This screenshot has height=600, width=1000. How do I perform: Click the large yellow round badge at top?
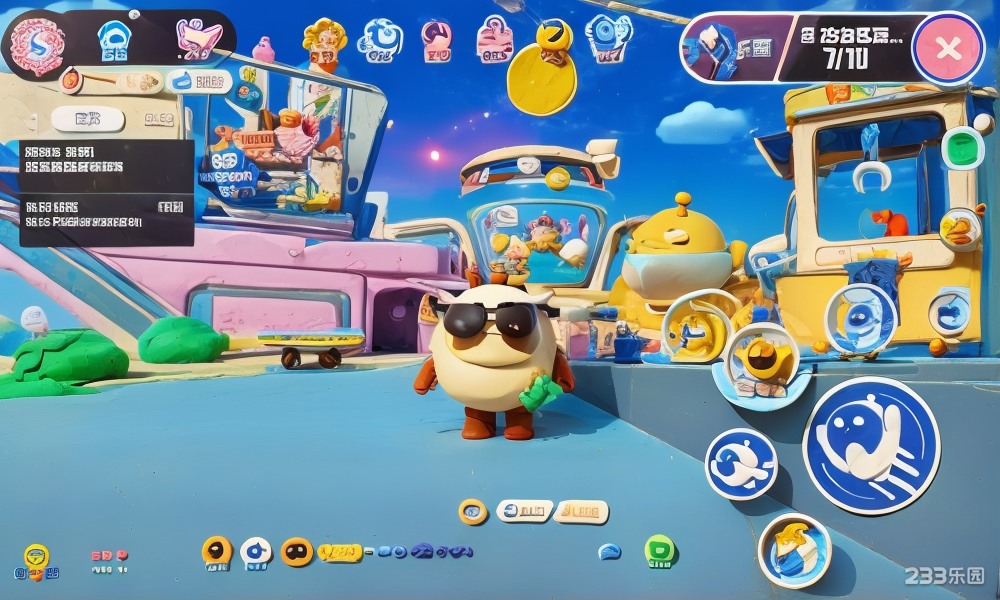point(541,78)
